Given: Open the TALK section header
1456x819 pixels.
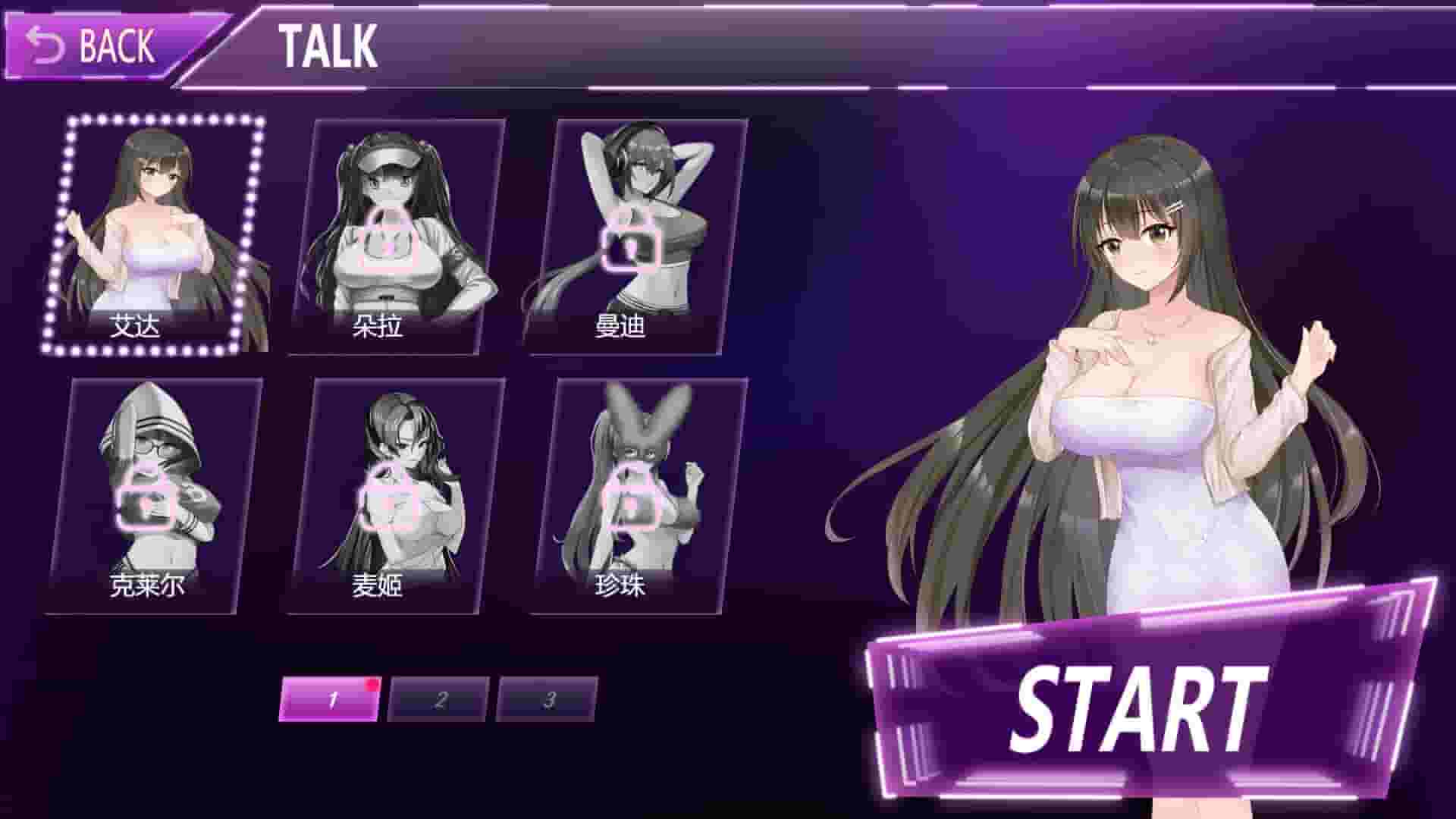Looking at the screenshot, I should click(328, 45).
